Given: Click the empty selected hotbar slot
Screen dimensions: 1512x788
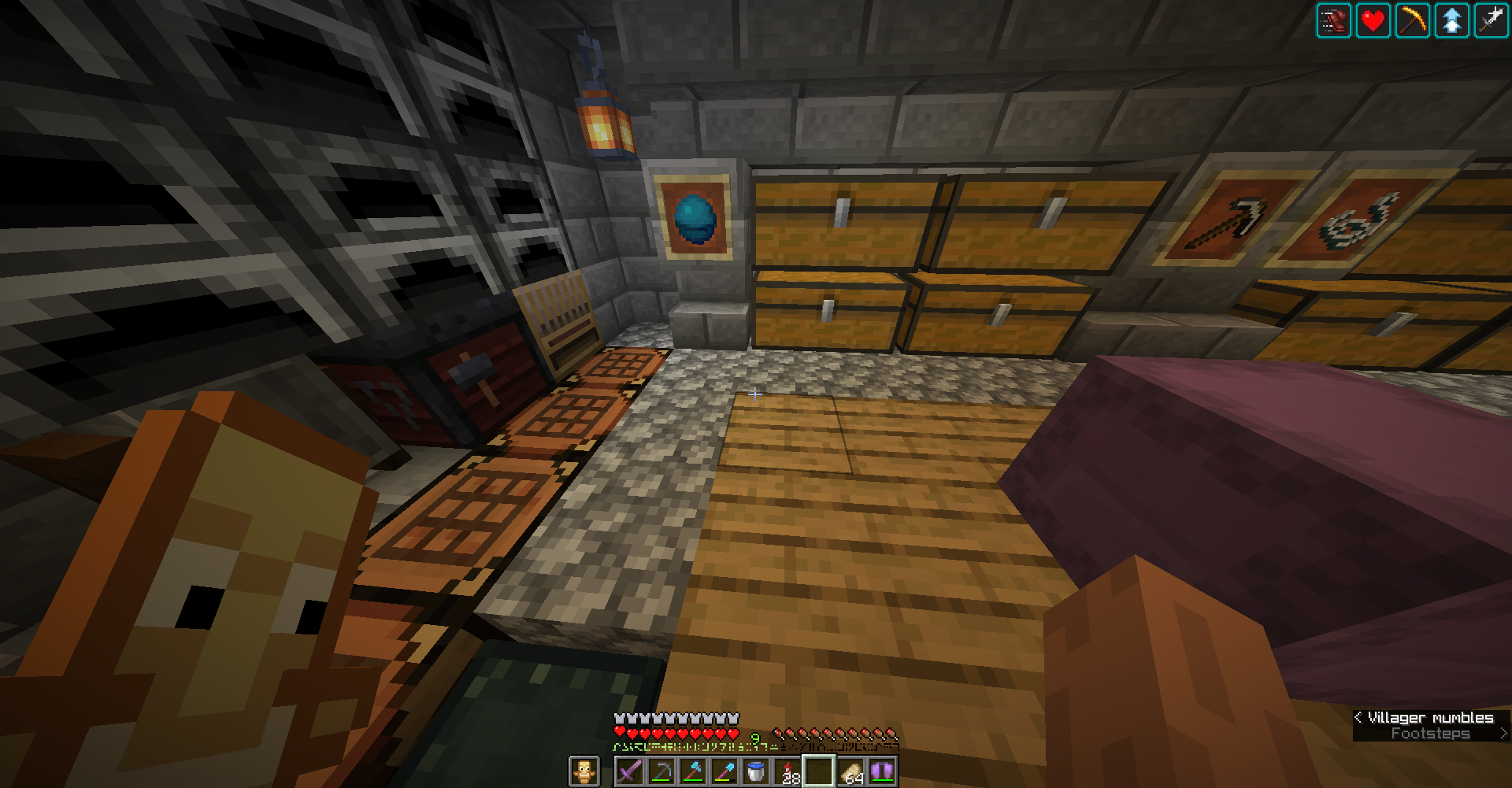Looking at the screenshot, I should point(820,769).
